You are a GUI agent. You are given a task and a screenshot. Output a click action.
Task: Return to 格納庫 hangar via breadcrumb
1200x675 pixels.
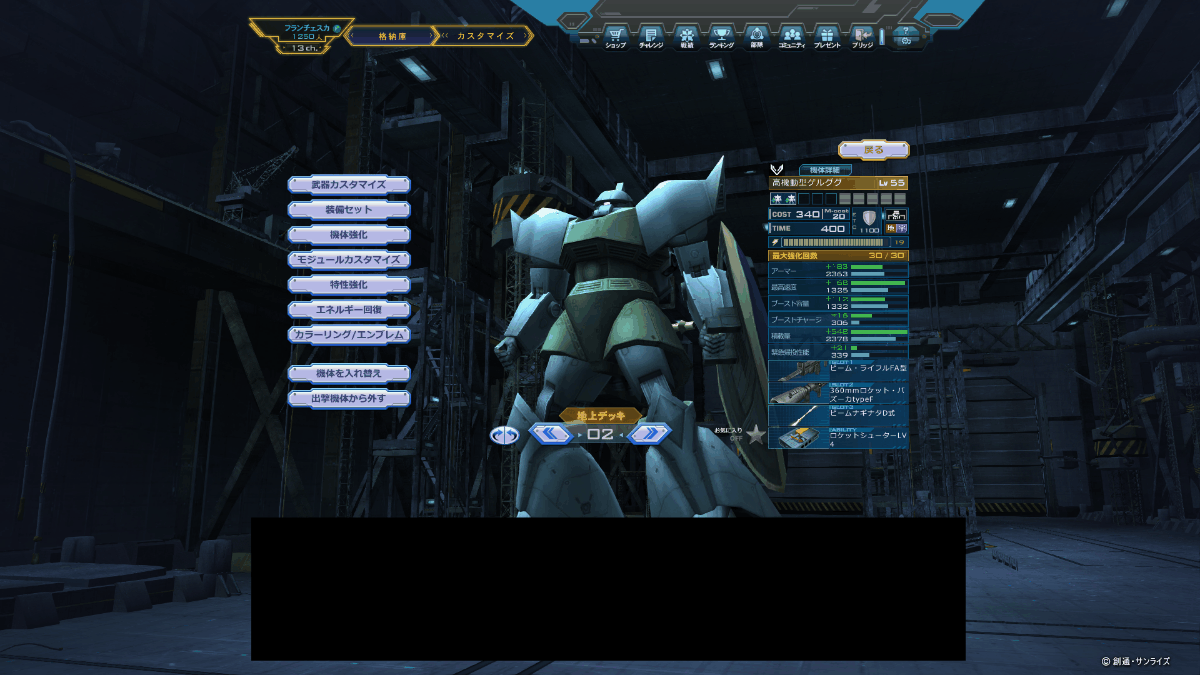[392, 36]
